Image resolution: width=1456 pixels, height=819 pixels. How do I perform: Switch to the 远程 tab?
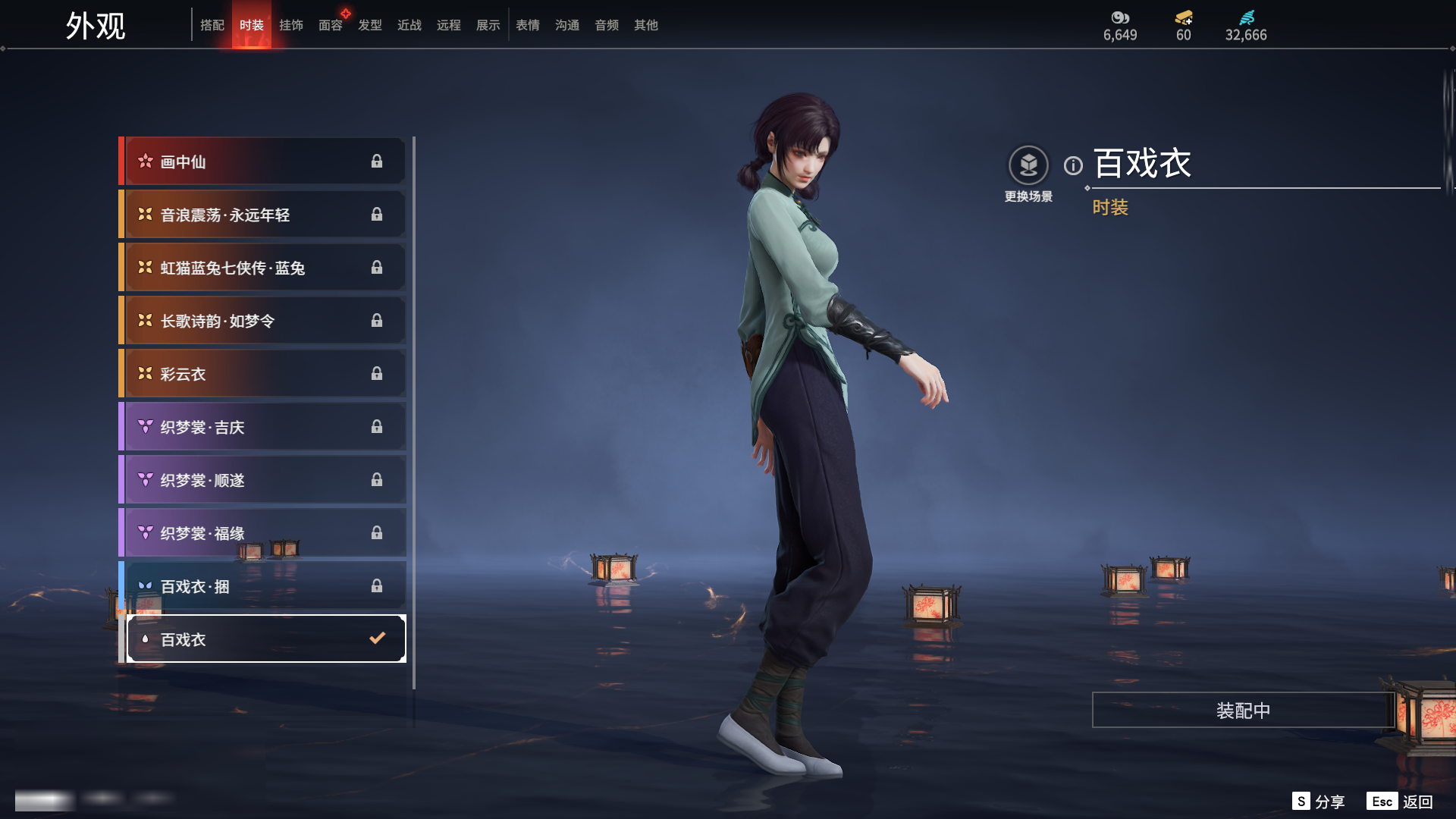[x=449, y=25]
